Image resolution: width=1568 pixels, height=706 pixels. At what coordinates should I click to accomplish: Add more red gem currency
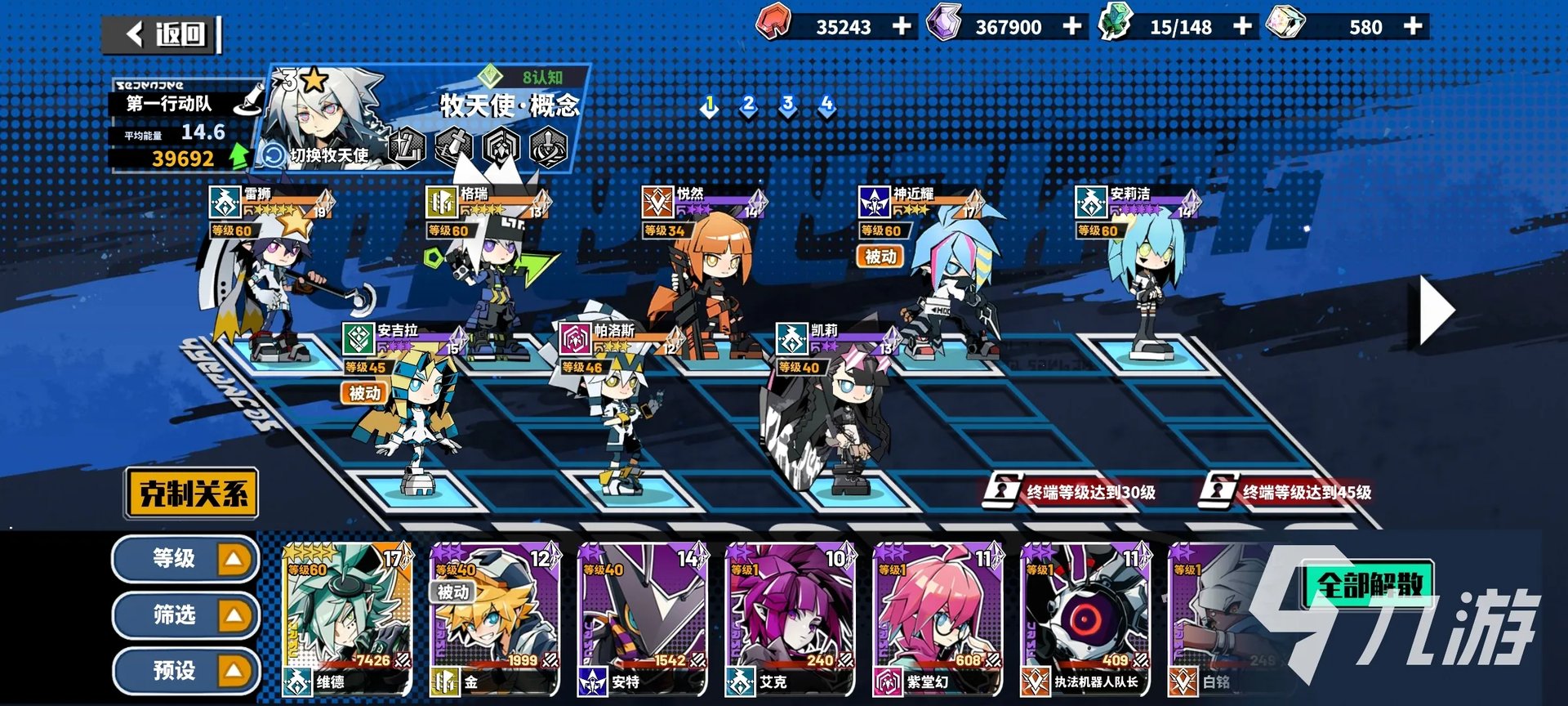(x=902, y=26)
